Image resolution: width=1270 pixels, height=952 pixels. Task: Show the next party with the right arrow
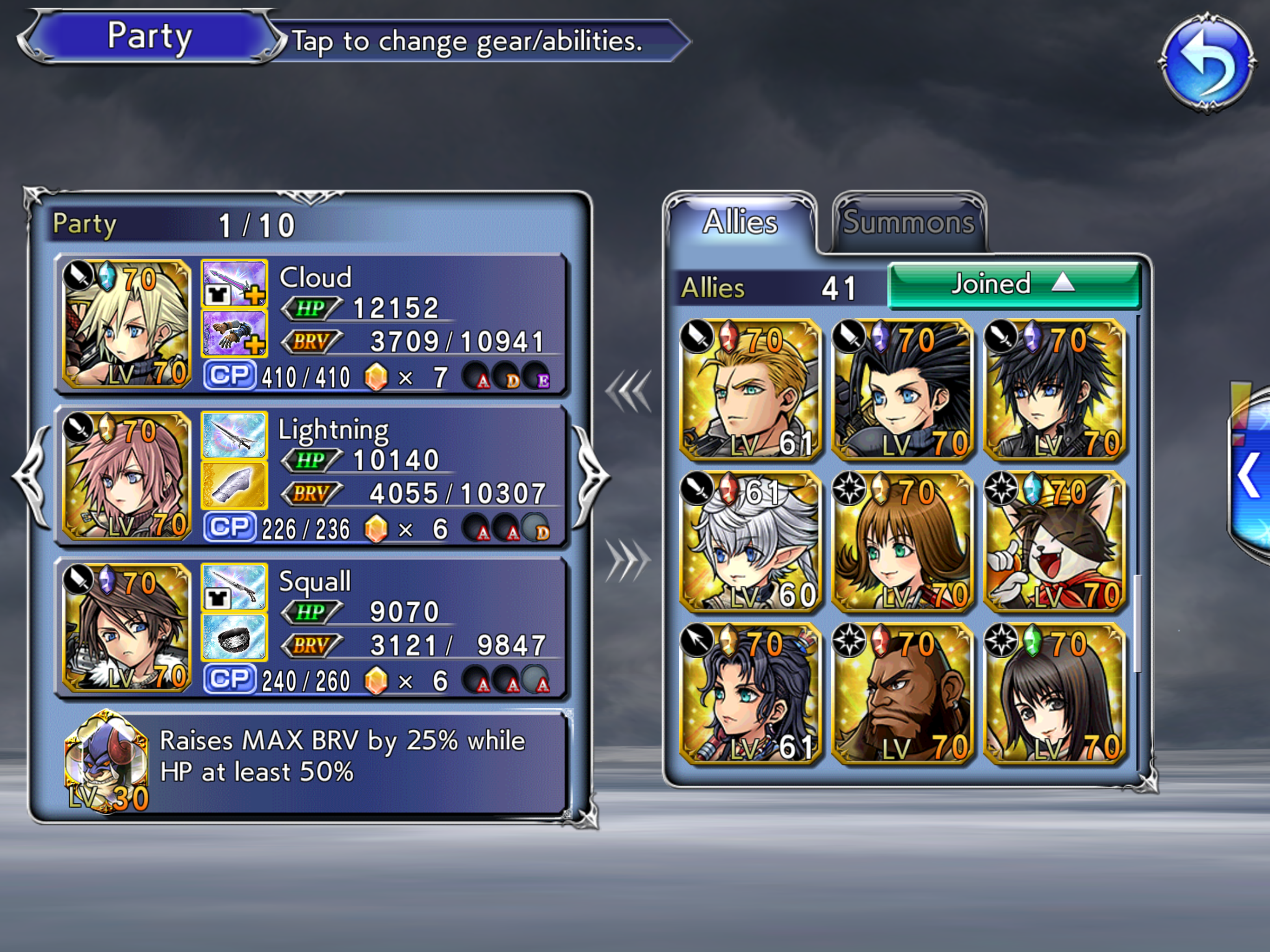(x=591, y=476)
